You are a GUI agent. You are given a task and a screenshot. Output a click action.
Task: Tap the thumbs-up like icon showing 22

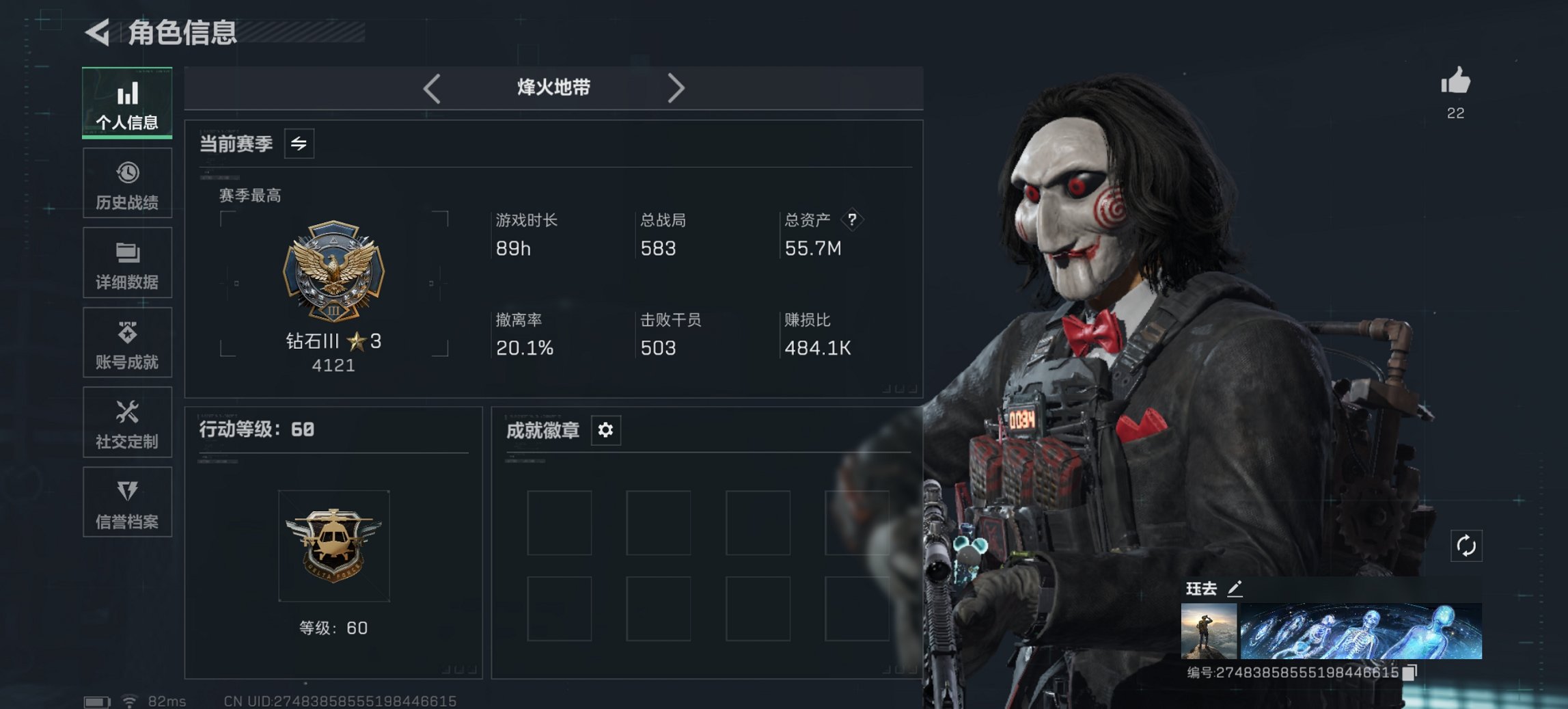coord(1456,83)
